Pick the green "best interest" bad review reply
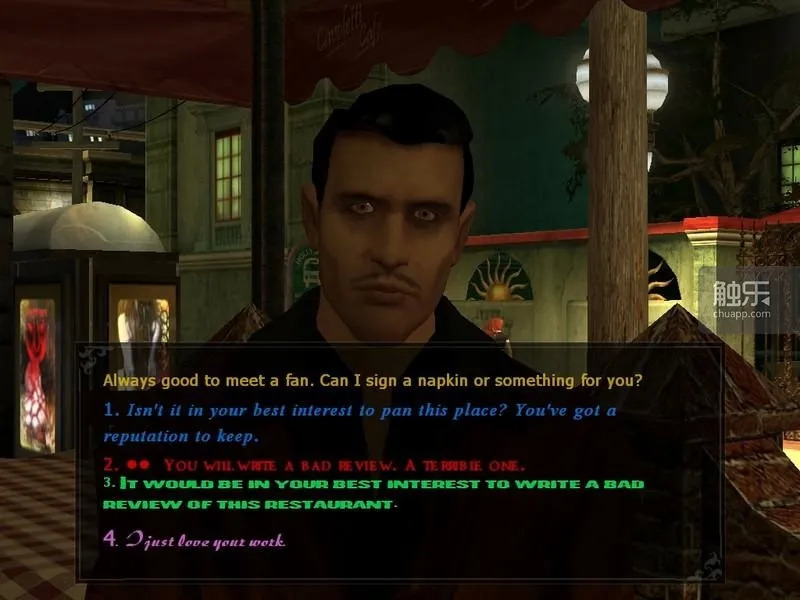The width and height of the screenshot is (800, 600). pos(380,485)
